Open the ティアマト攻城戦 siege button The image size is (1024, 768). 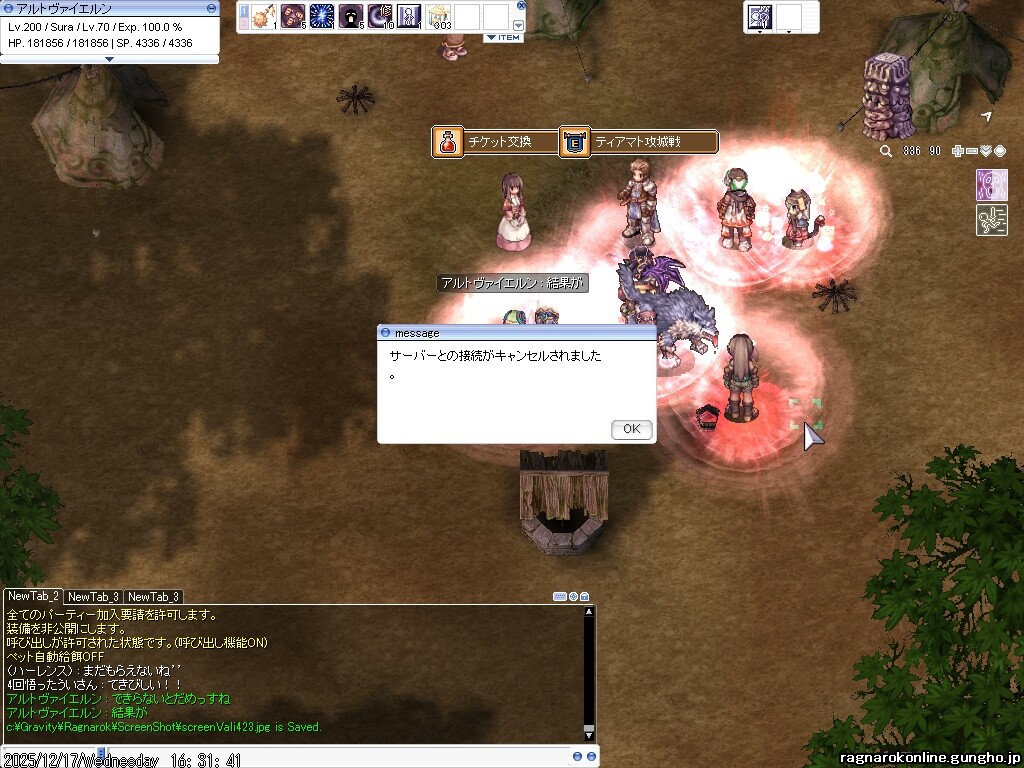click(x=639, y=142)
